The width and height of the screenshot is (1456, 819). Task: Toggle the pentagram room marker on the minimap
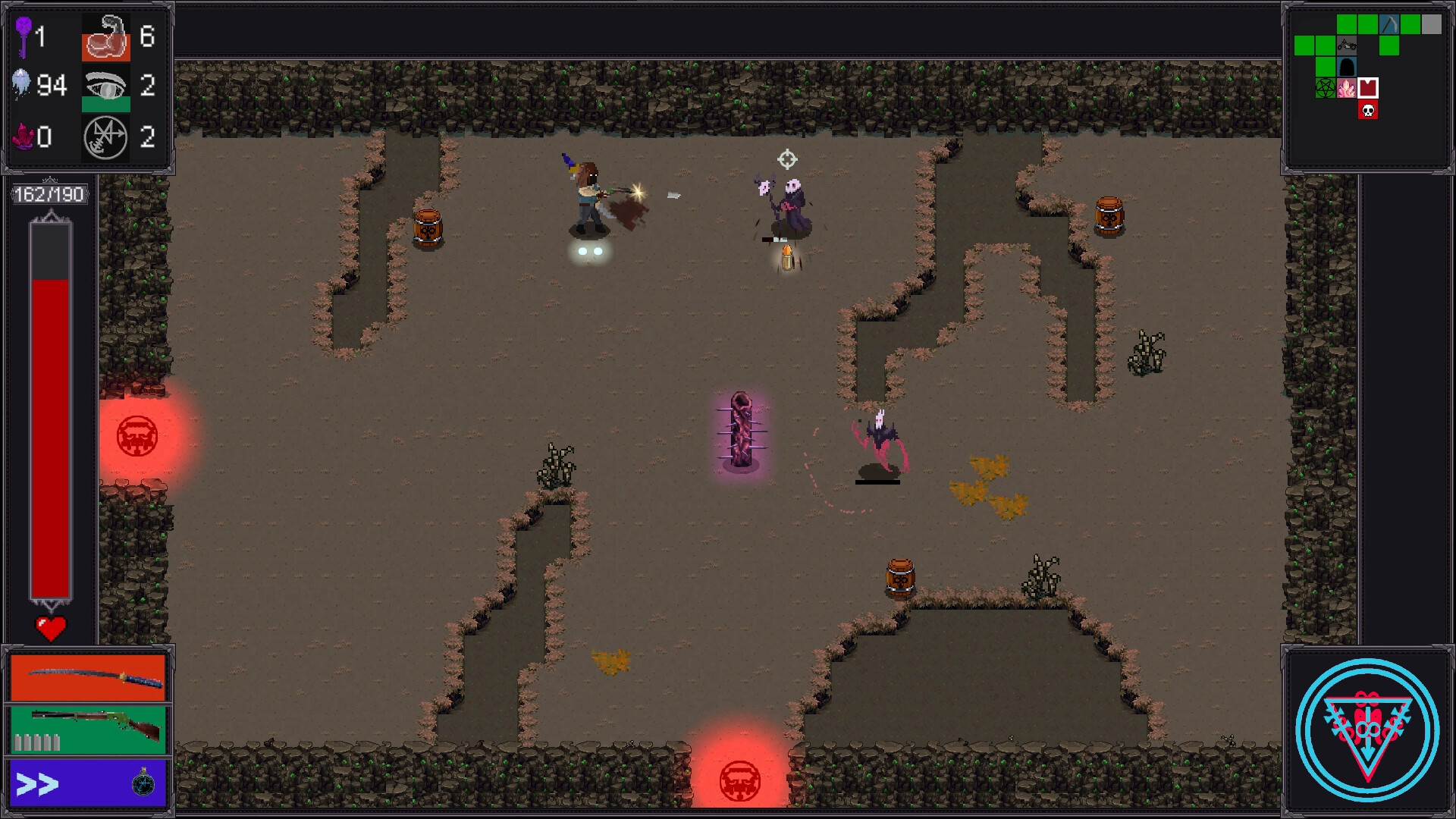(1325, 88)
